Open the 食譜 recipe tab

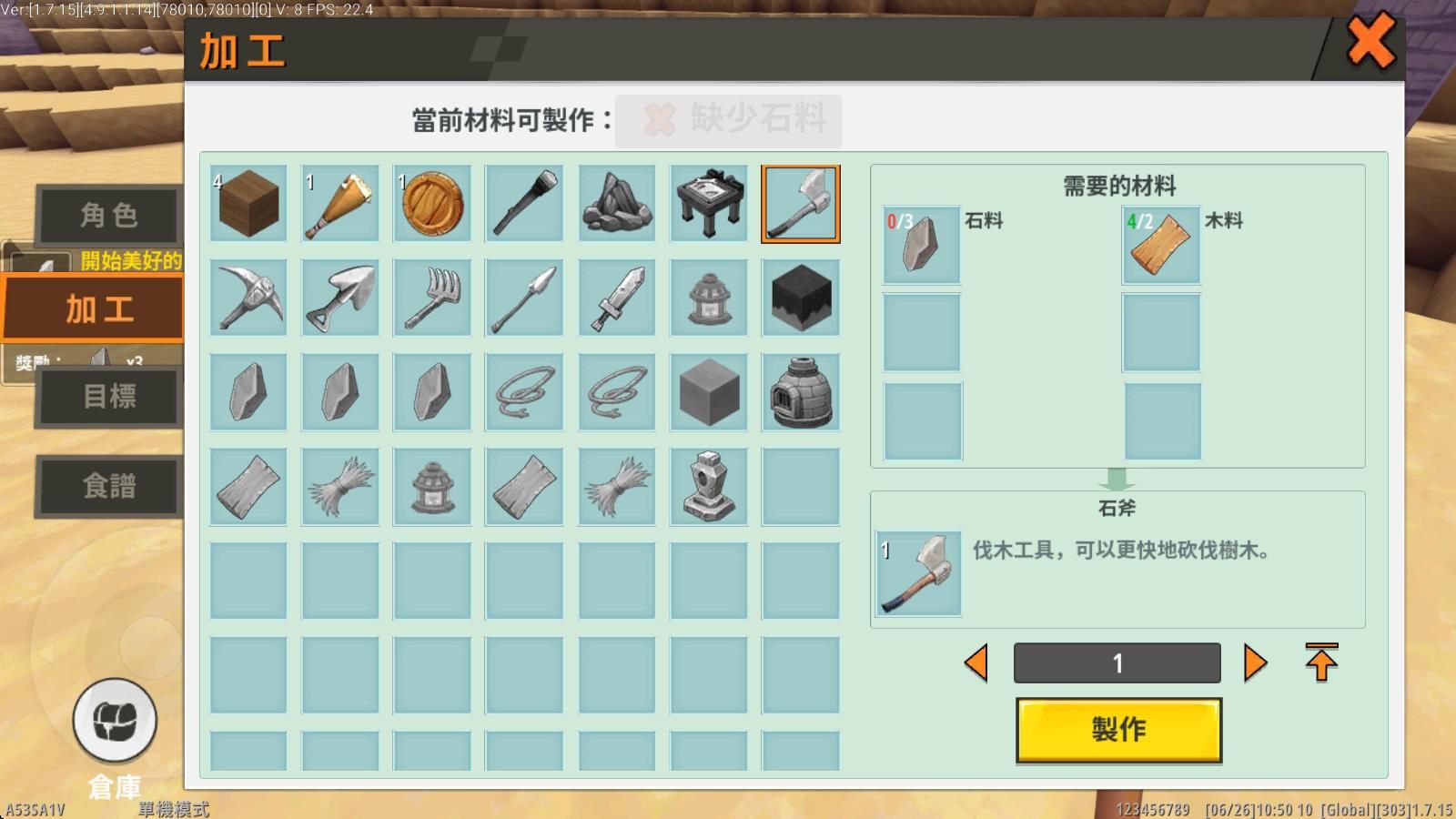tap(107, 487)
